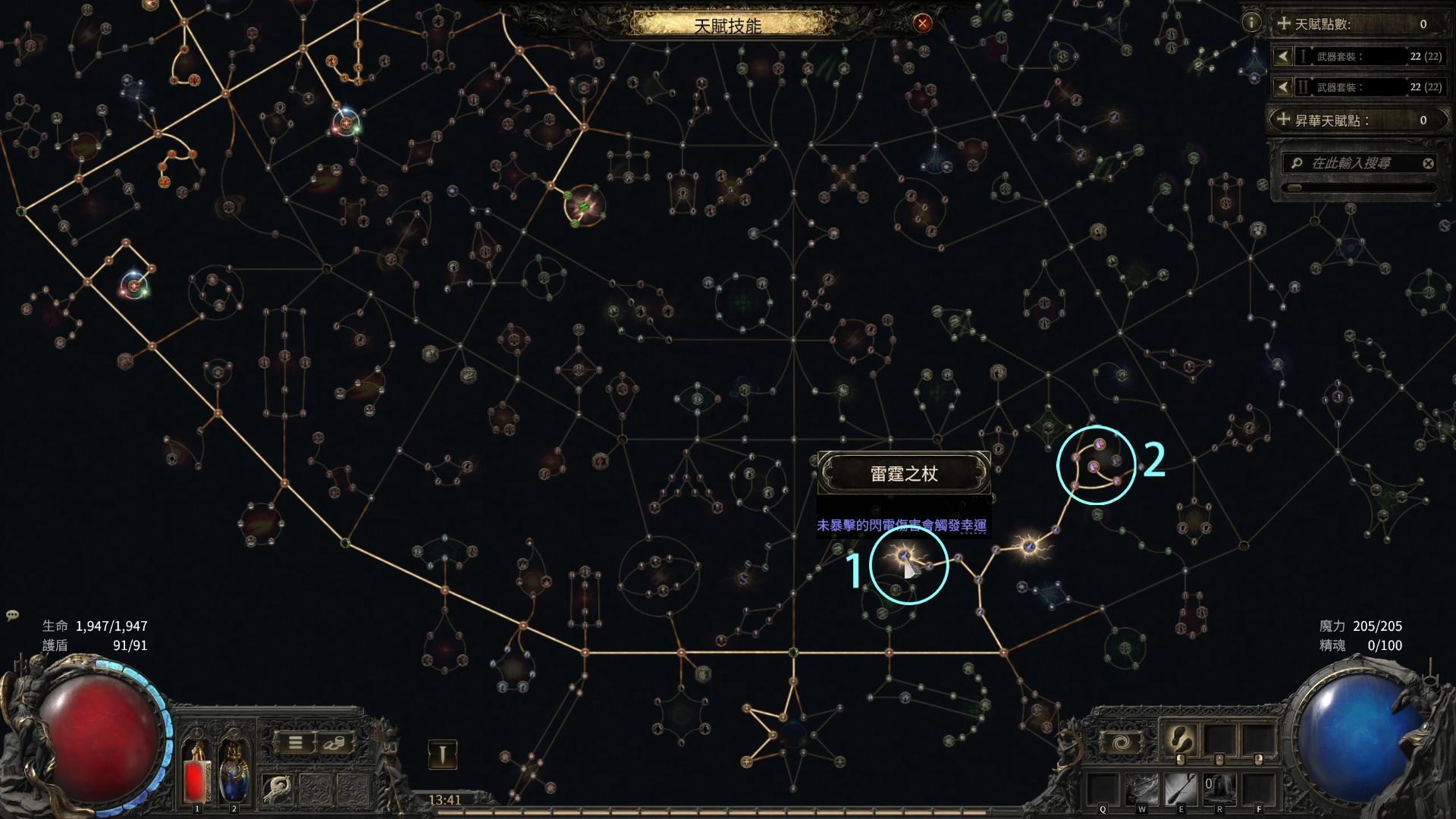Click the skill slot icon bound to W
Screen dimensions: 1456x819
(x=1142, y=790)
